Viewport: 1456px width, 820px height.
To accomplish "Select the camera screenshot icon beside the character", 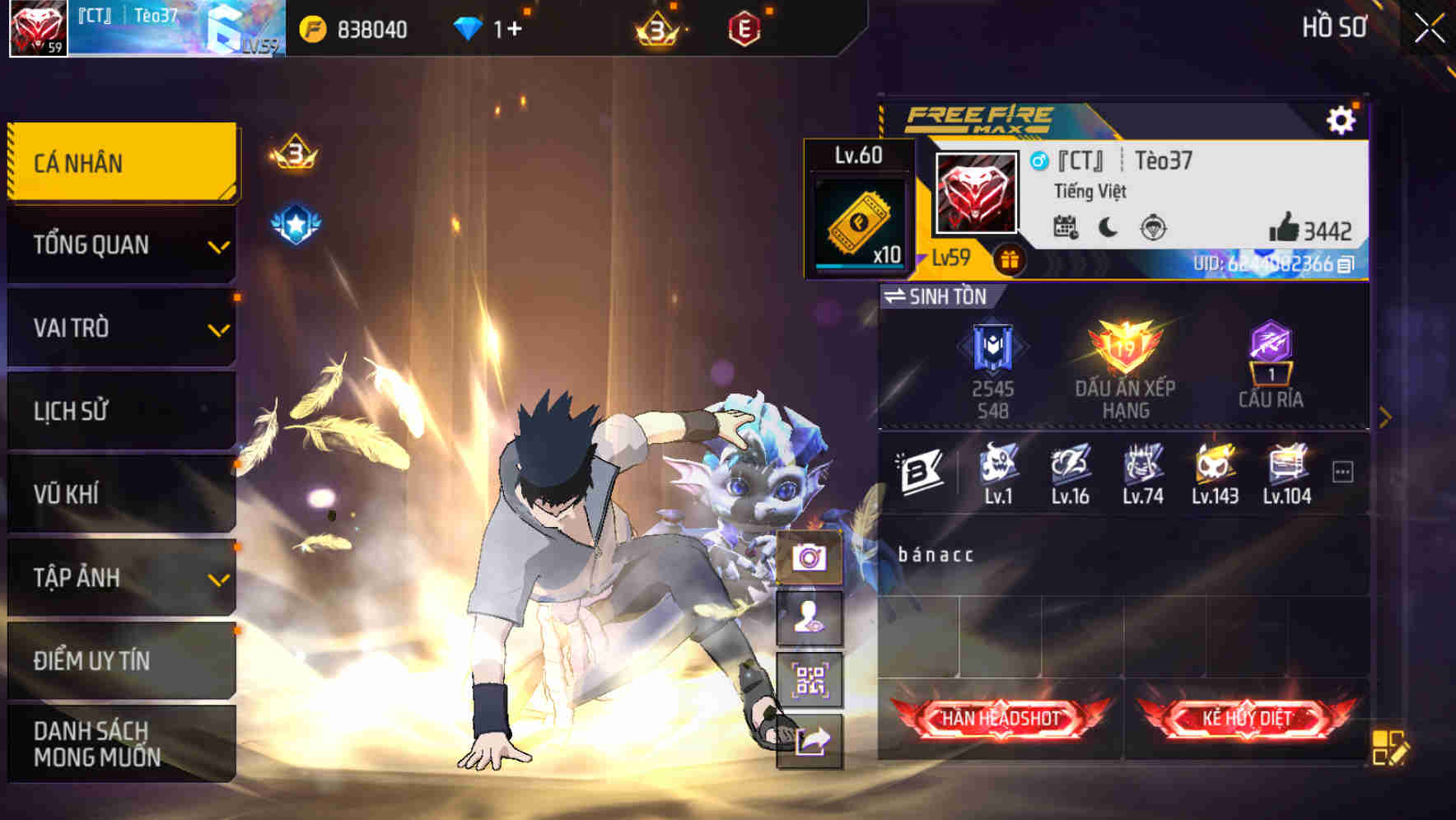I will click(x=811, y=557).
